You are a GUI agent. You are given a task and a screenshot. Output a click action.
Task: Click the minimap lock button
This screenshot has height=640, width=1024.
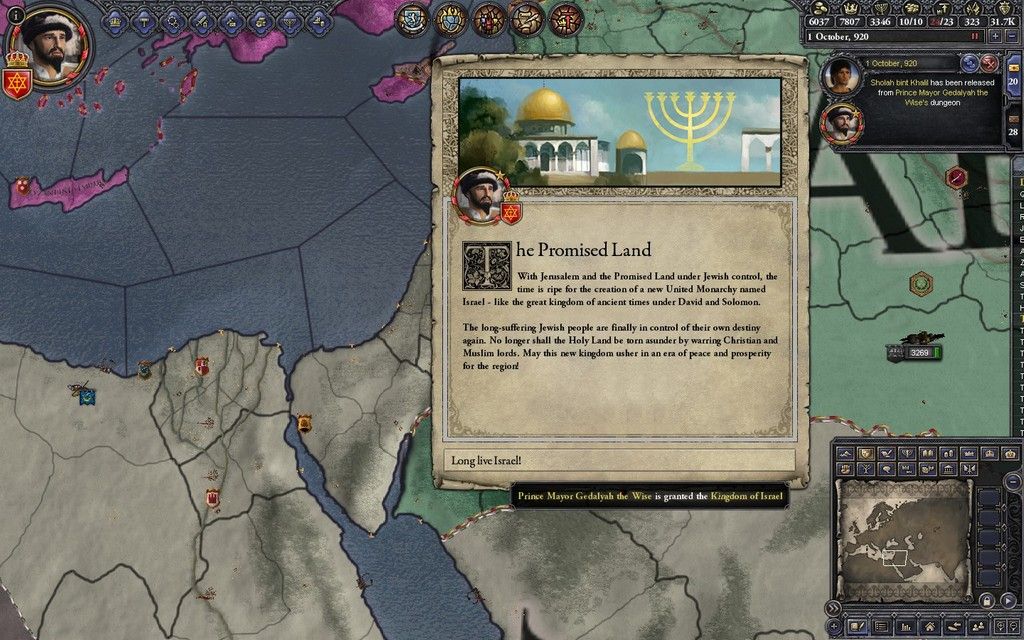[985, 600]
